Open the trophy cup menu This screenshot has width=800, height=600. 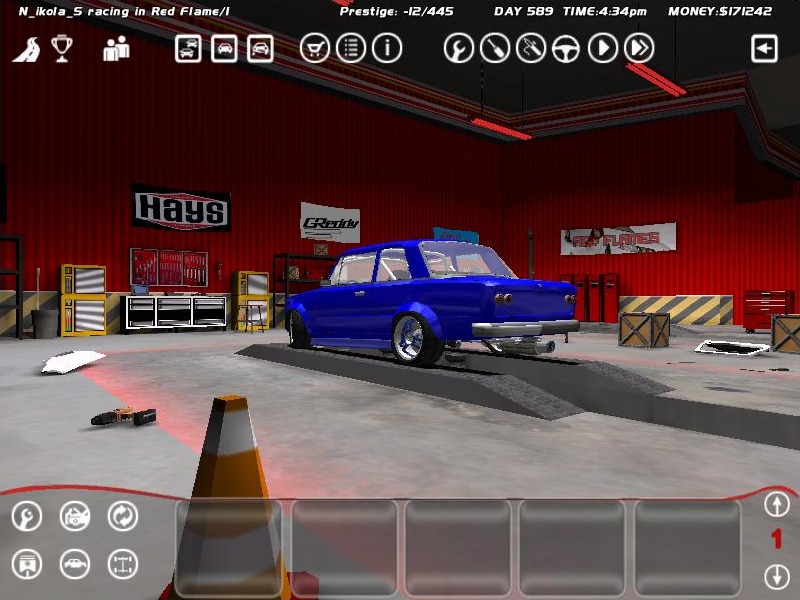[63, 48]
